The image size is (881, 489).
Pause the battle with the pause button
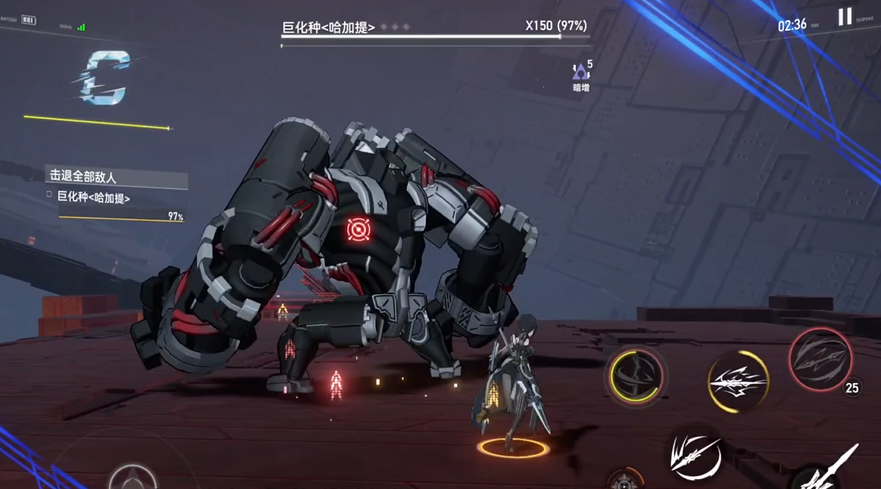(x=845, y=17)
